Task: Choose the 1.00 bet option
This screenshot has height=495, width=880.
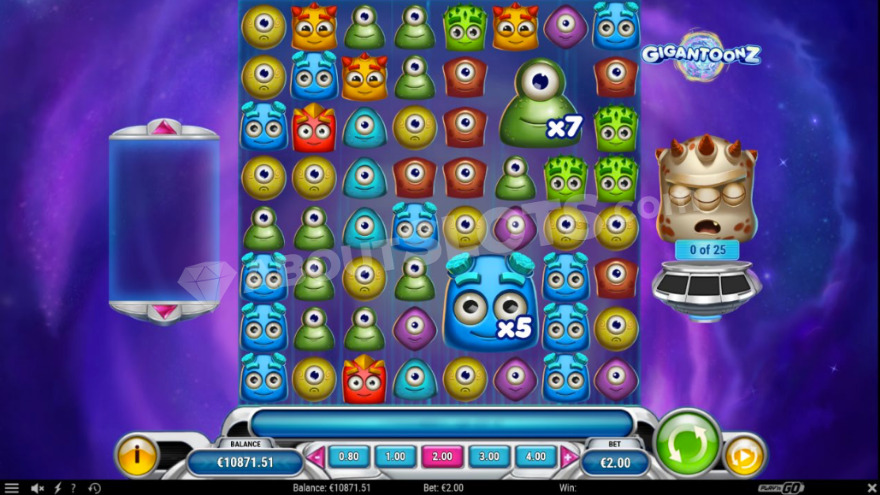Action: (x=395, y=456)
